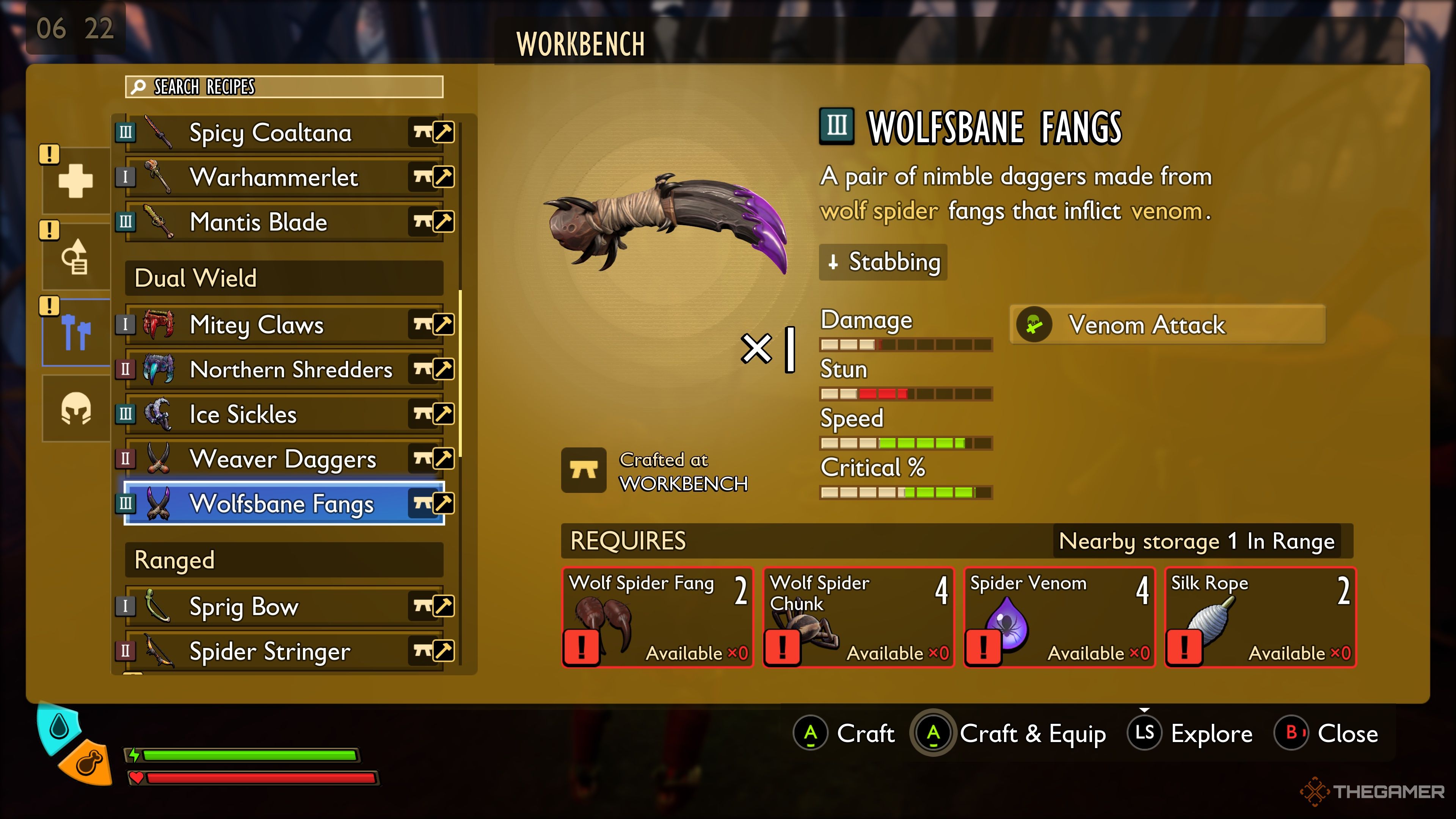Collapse the Ranged section header
Viewport: 1456px width, 819px height.
282,560
